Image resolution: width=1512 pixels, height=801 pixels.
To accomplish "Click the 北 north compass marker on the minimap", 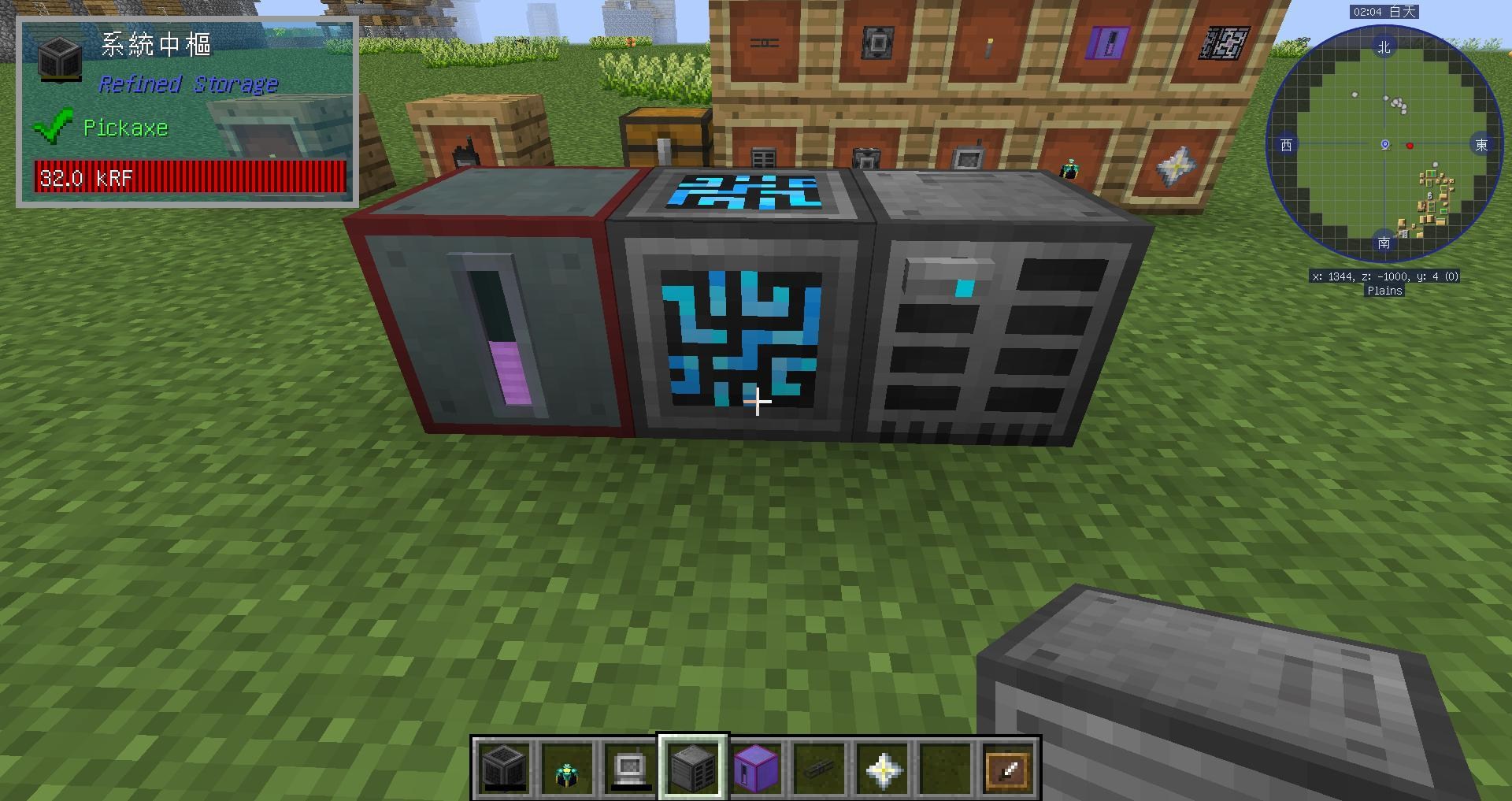I will click(x=1384, y=47).
